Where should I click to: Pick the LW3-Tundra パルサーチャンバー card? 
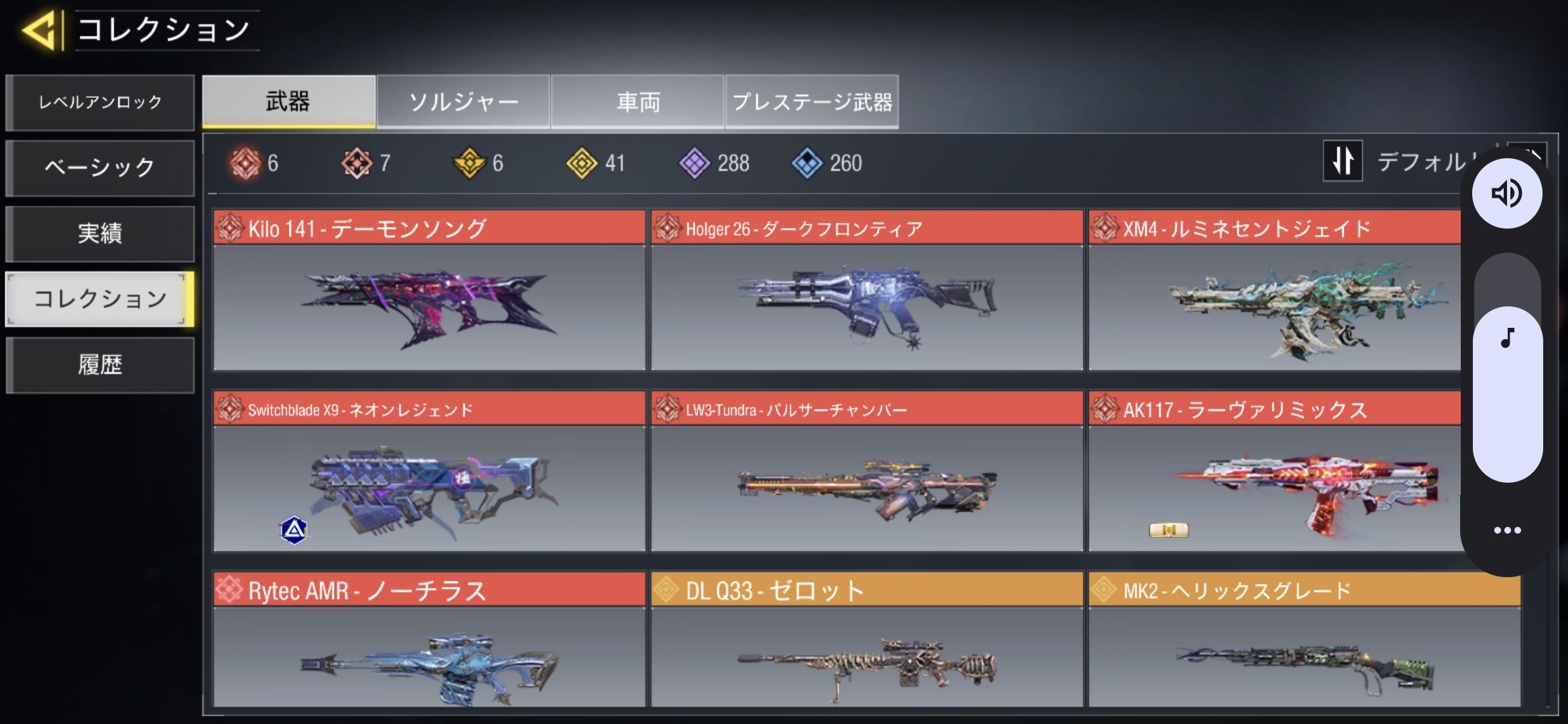click(x=866, y=471)
